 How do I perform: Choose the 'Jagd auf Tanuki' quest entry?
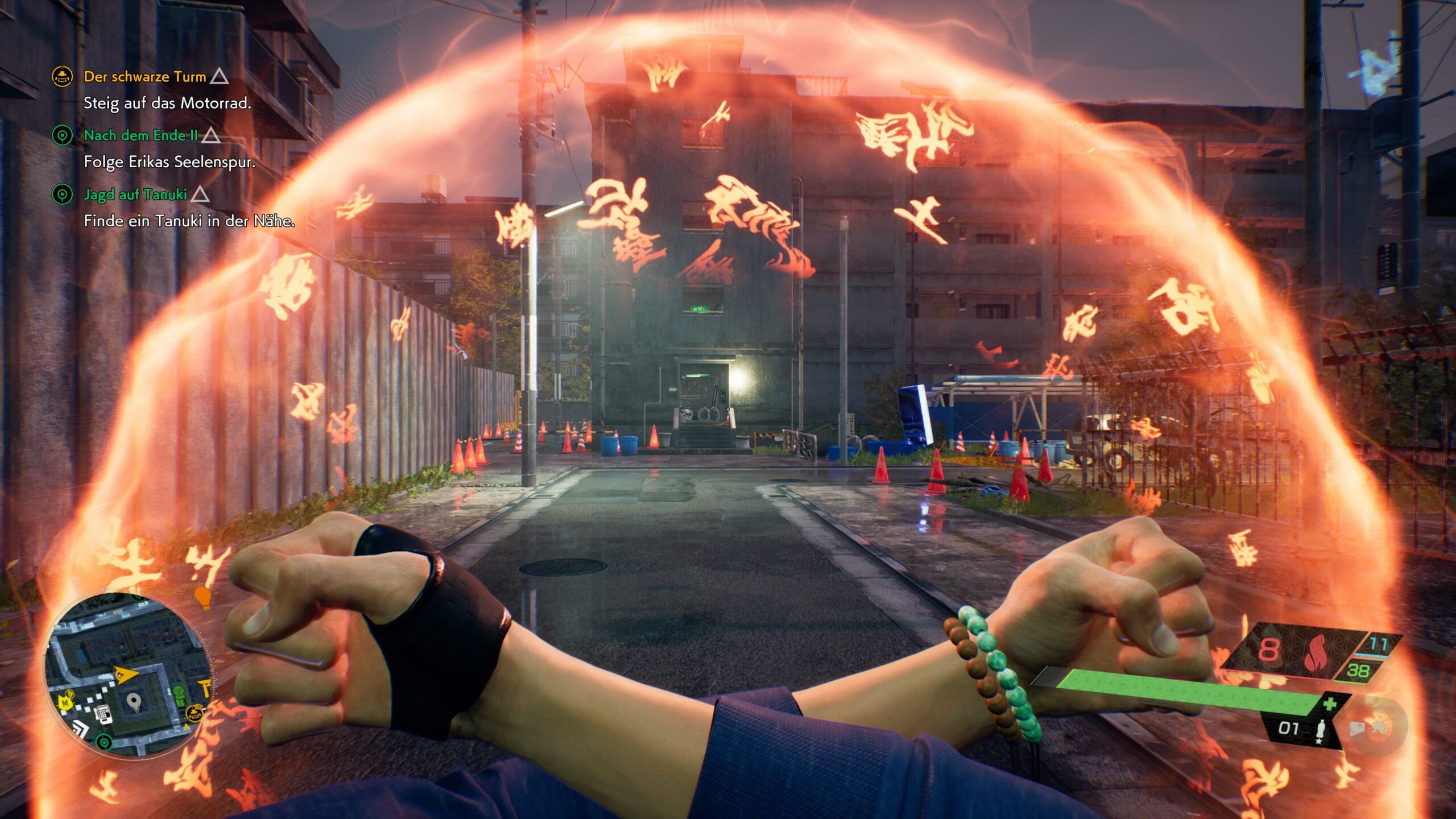(x=135, y=195)
